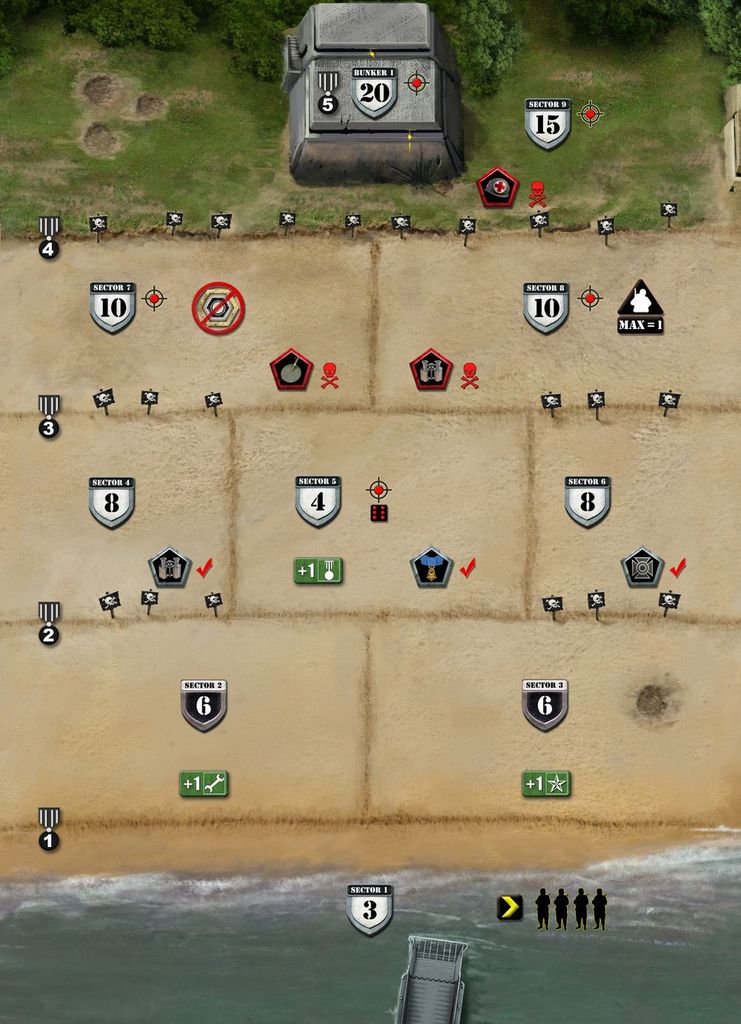Click the green +1 medal bonus badge

click(318, 571)
